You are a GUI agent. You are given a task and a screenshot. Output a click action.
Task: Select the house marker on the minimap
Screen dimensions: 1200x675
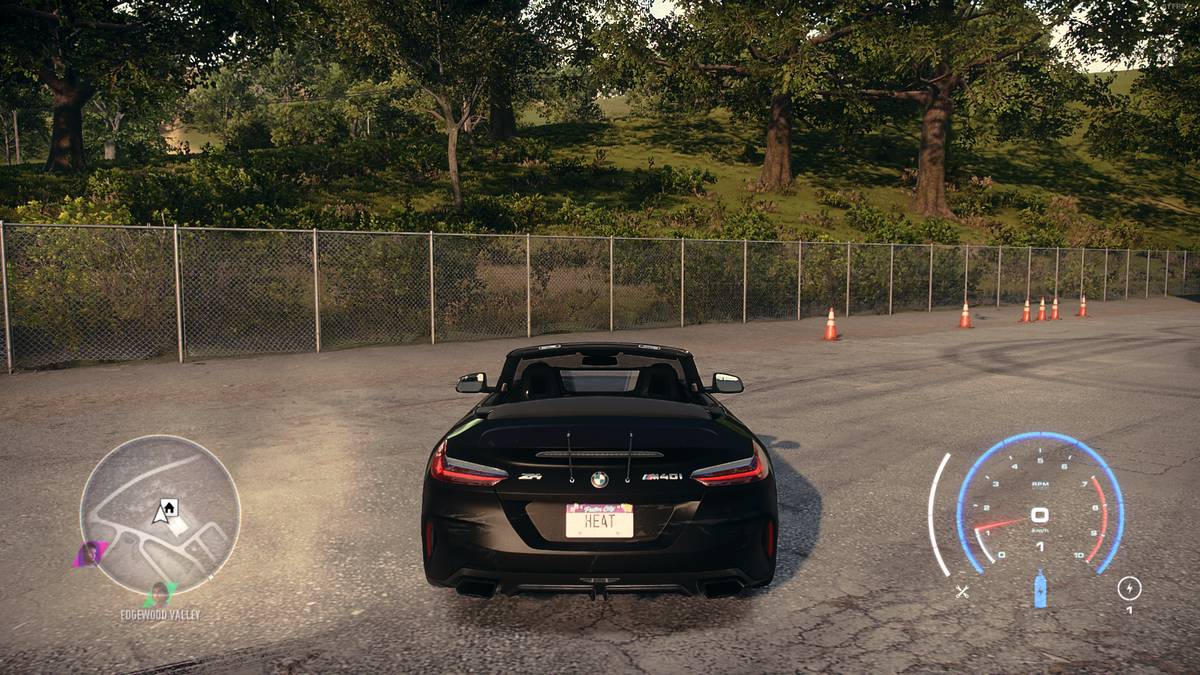(169, 507)
